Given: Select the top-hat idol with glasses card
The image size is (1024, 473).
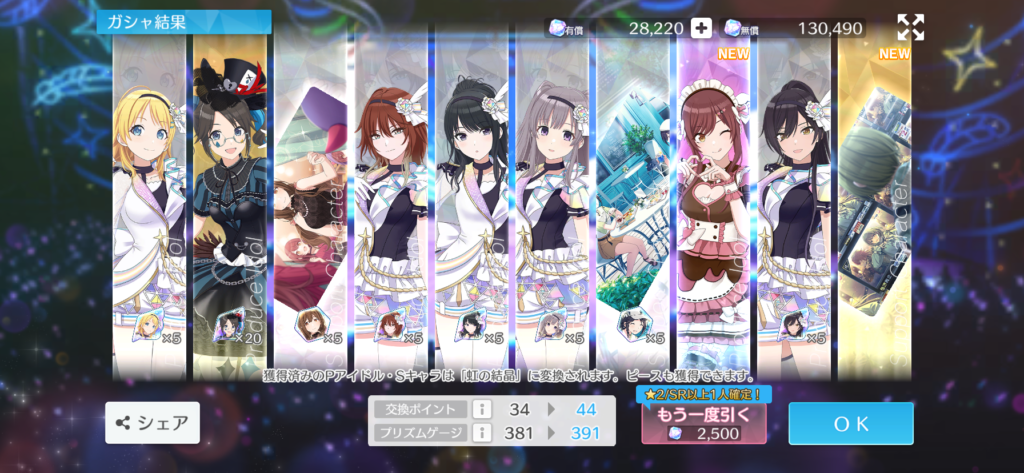Looking at the screenshot, I should 230,200.
